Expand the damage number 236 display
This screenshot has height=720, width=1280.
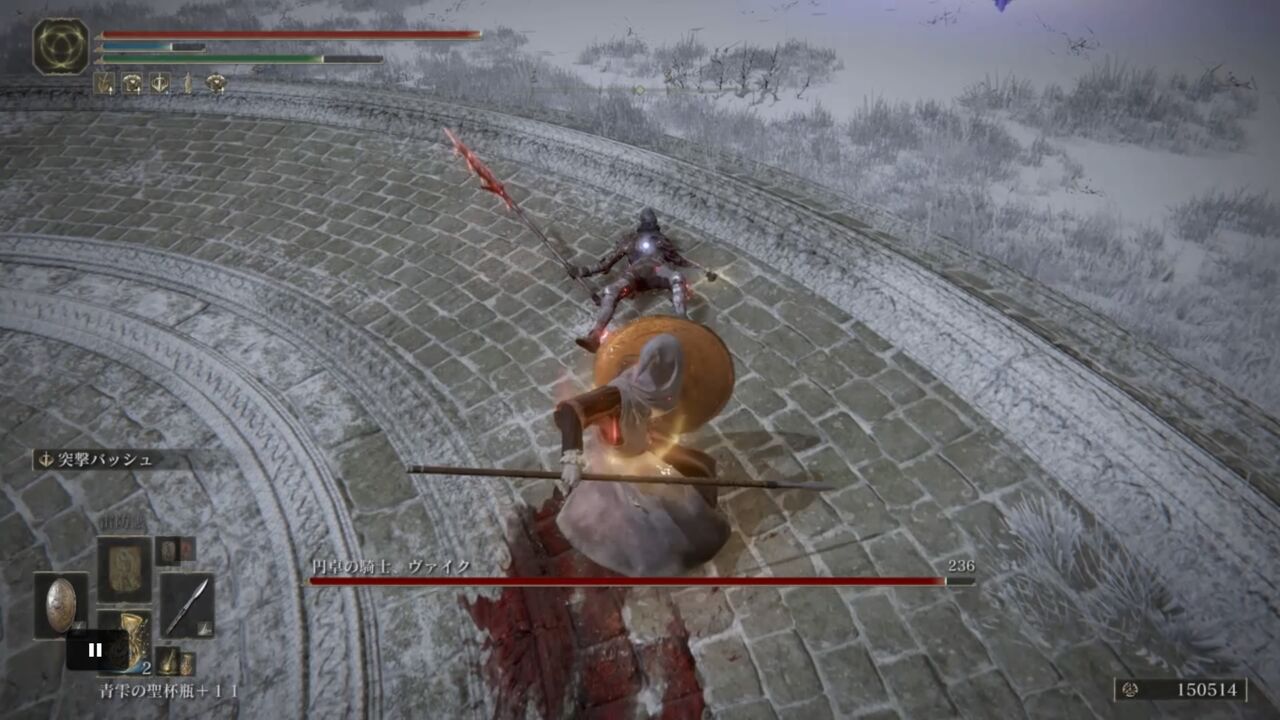coord(960,566)
